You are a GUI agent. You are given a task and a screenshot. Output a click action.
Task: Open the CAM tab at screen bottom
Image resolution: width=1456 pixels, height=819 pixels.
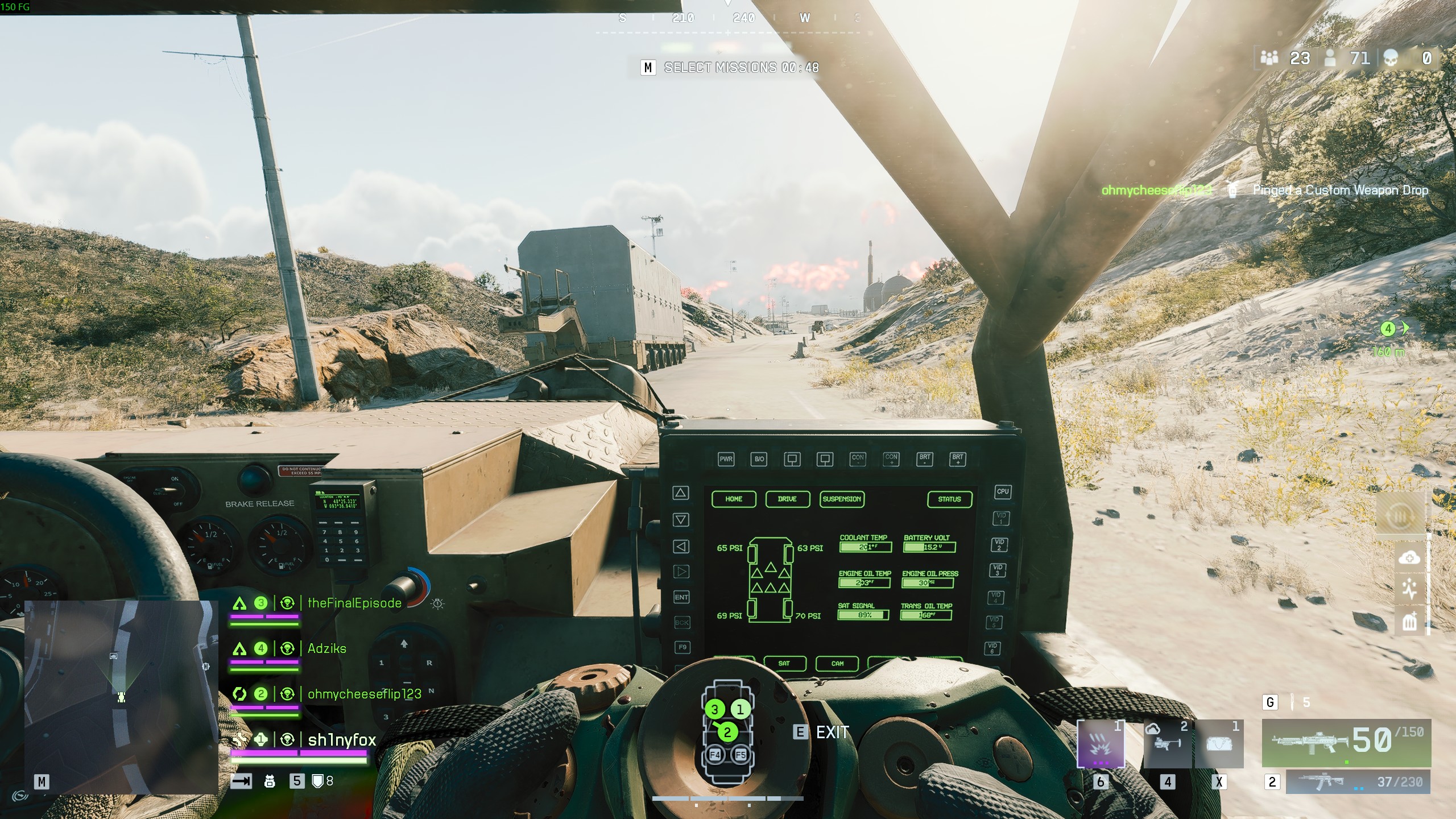point(838,663)
